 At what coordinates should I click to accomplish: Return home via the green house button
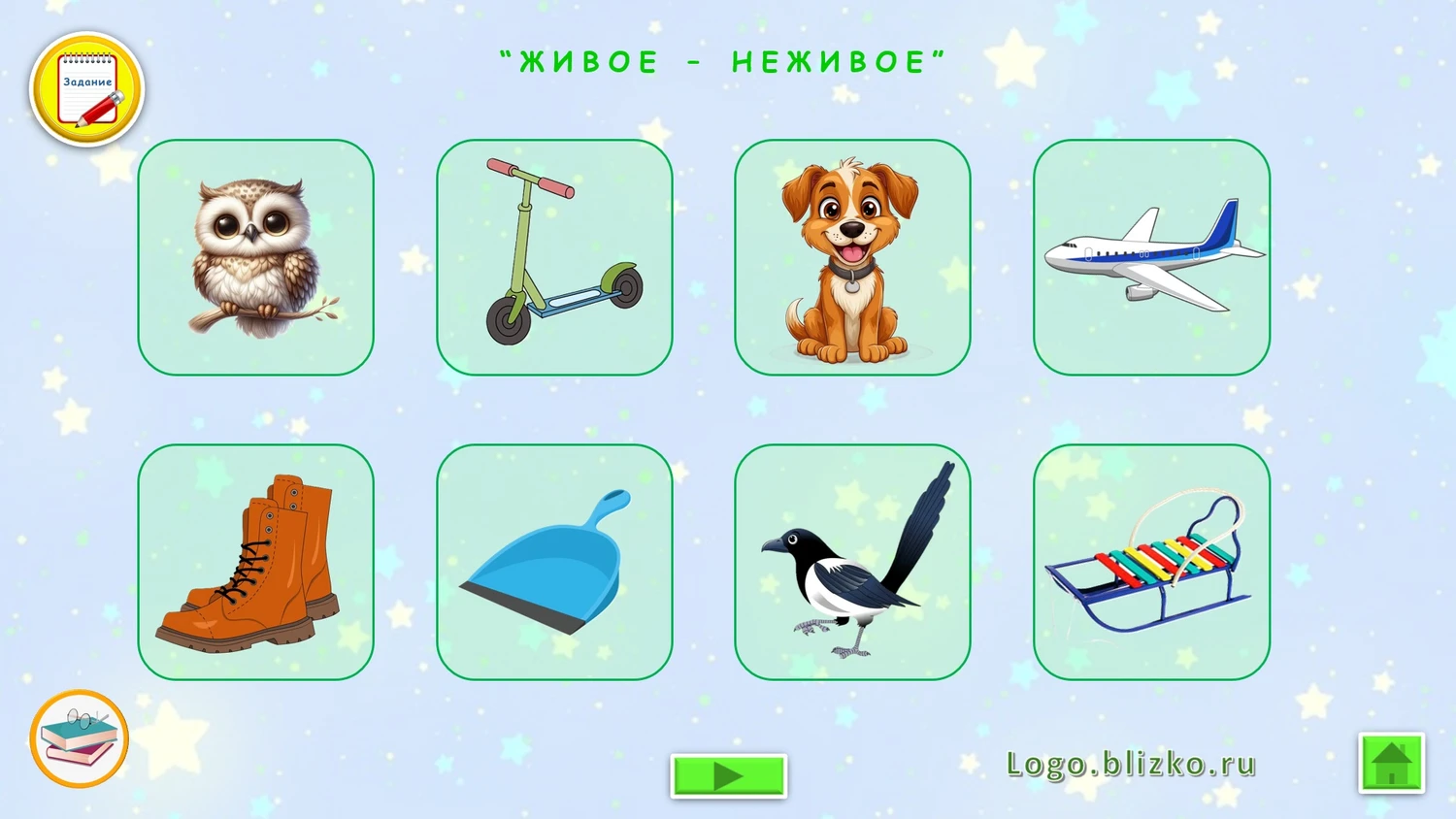pos(1391,763)
